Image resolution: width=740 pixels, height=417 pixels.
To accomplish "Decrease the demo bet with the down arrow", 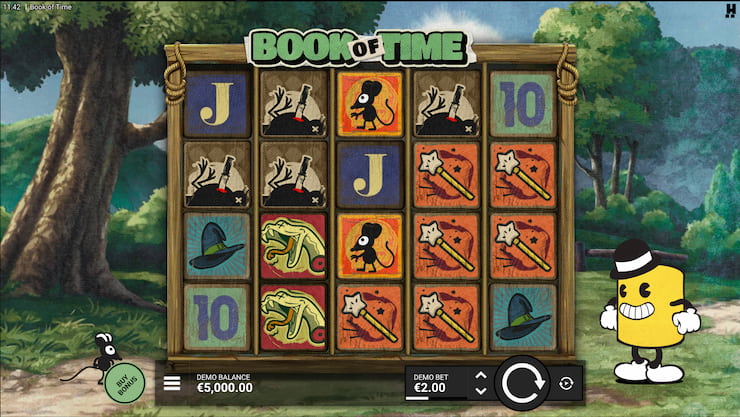I will (x=480, y=390).
